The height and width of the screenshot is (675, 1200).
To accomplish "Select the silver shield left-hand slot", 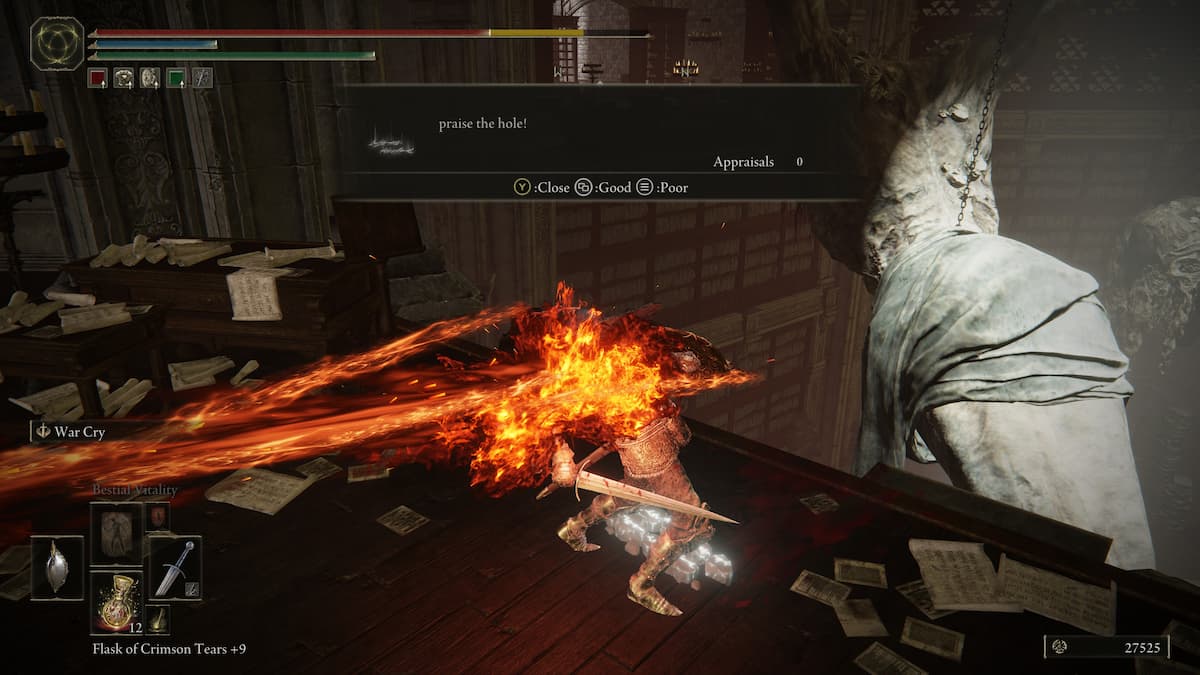I will (x=57, y=567).
